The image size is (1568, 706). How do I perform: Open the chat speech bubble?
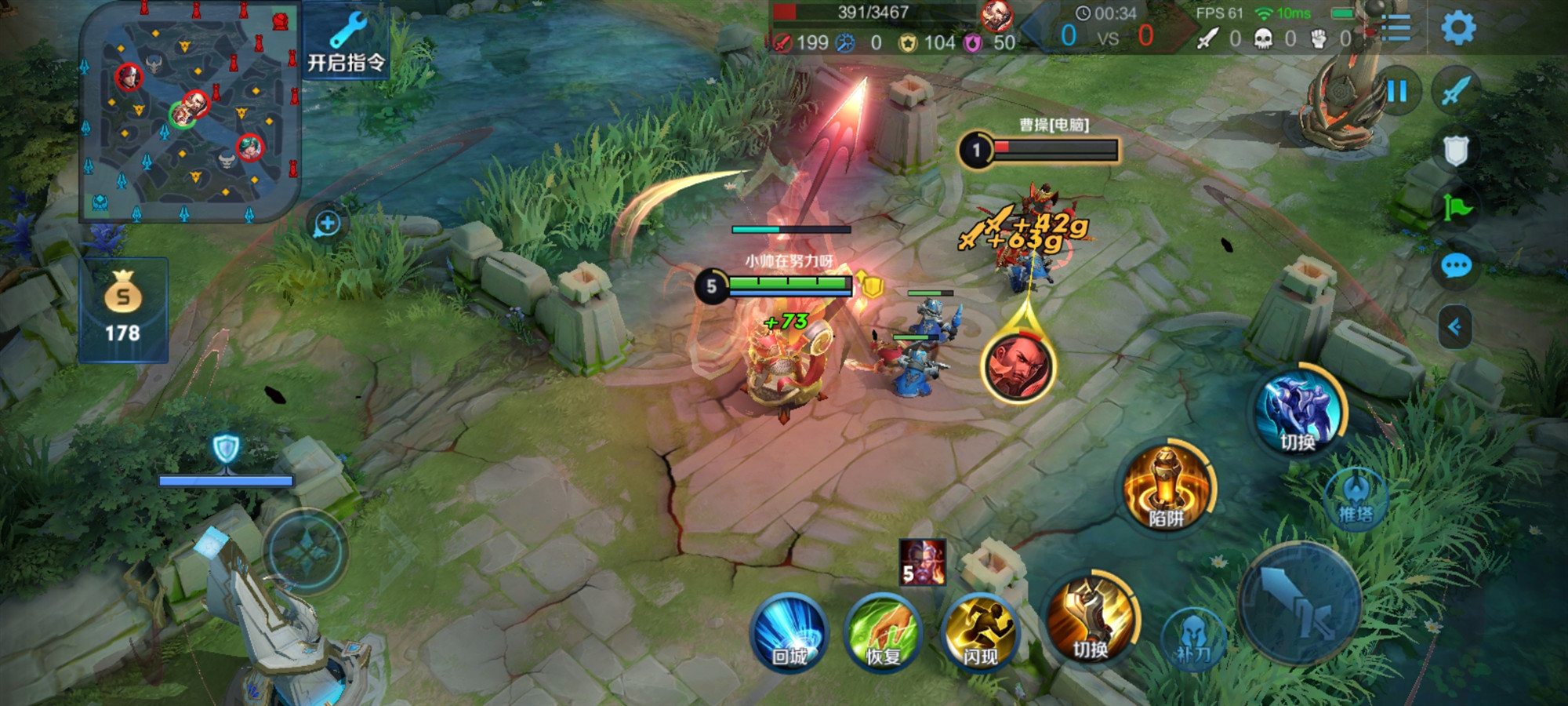[x=1456, y=267]
